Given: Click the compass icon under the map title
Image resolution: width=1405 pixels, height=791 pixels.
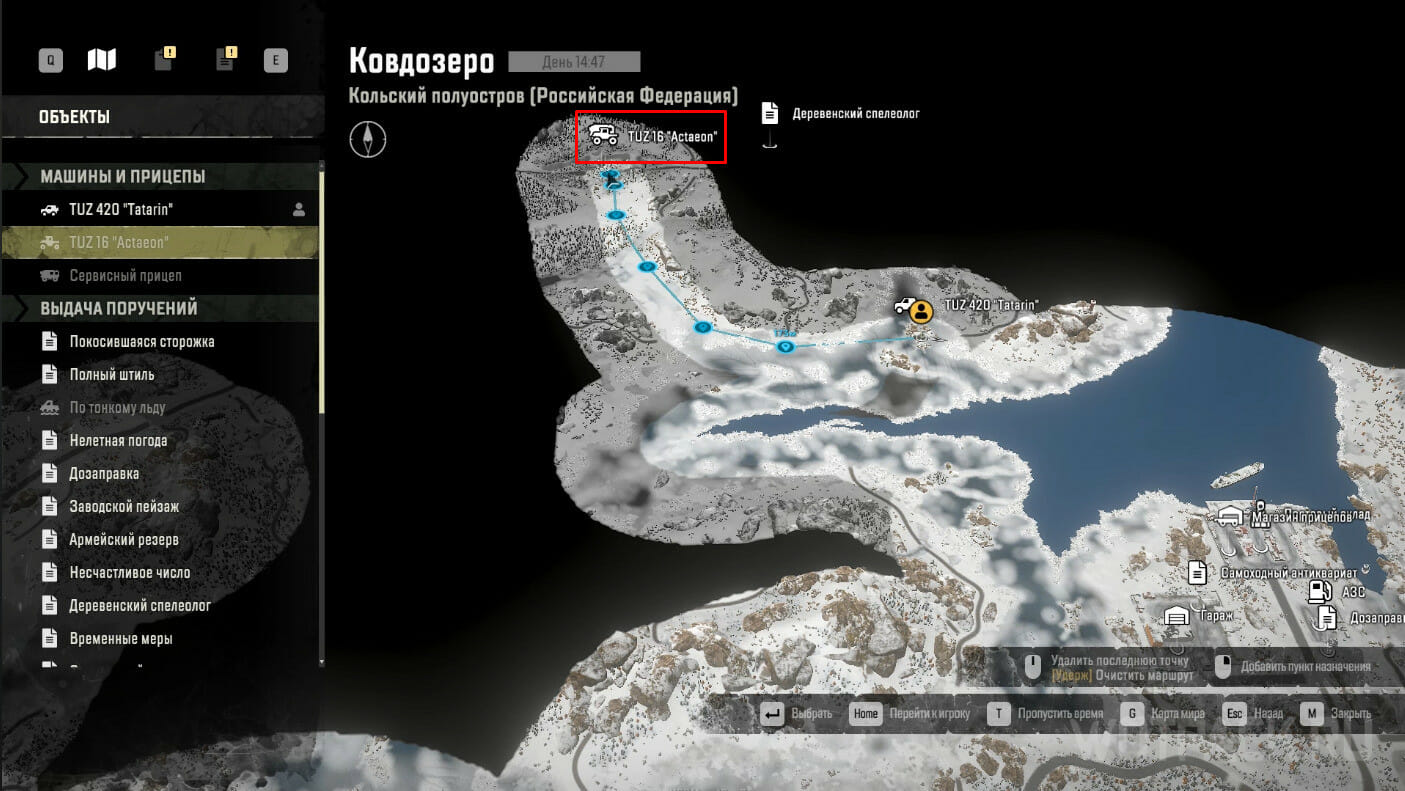Looking at the screenshot, I should 367,139.
